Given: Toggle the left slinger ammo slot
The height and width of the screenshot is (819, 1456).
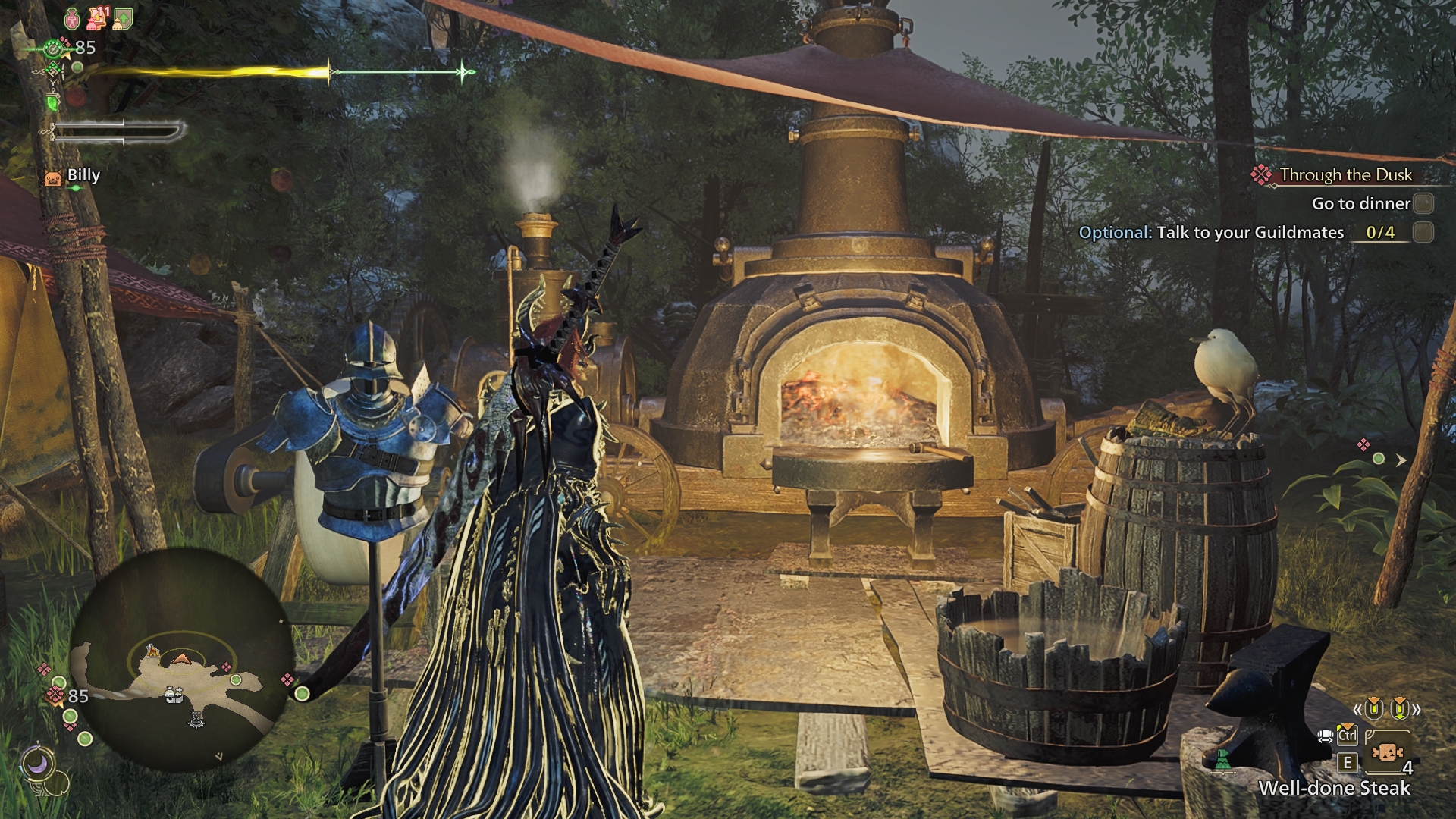Looking at the screenshot, I should (1373, 711).
